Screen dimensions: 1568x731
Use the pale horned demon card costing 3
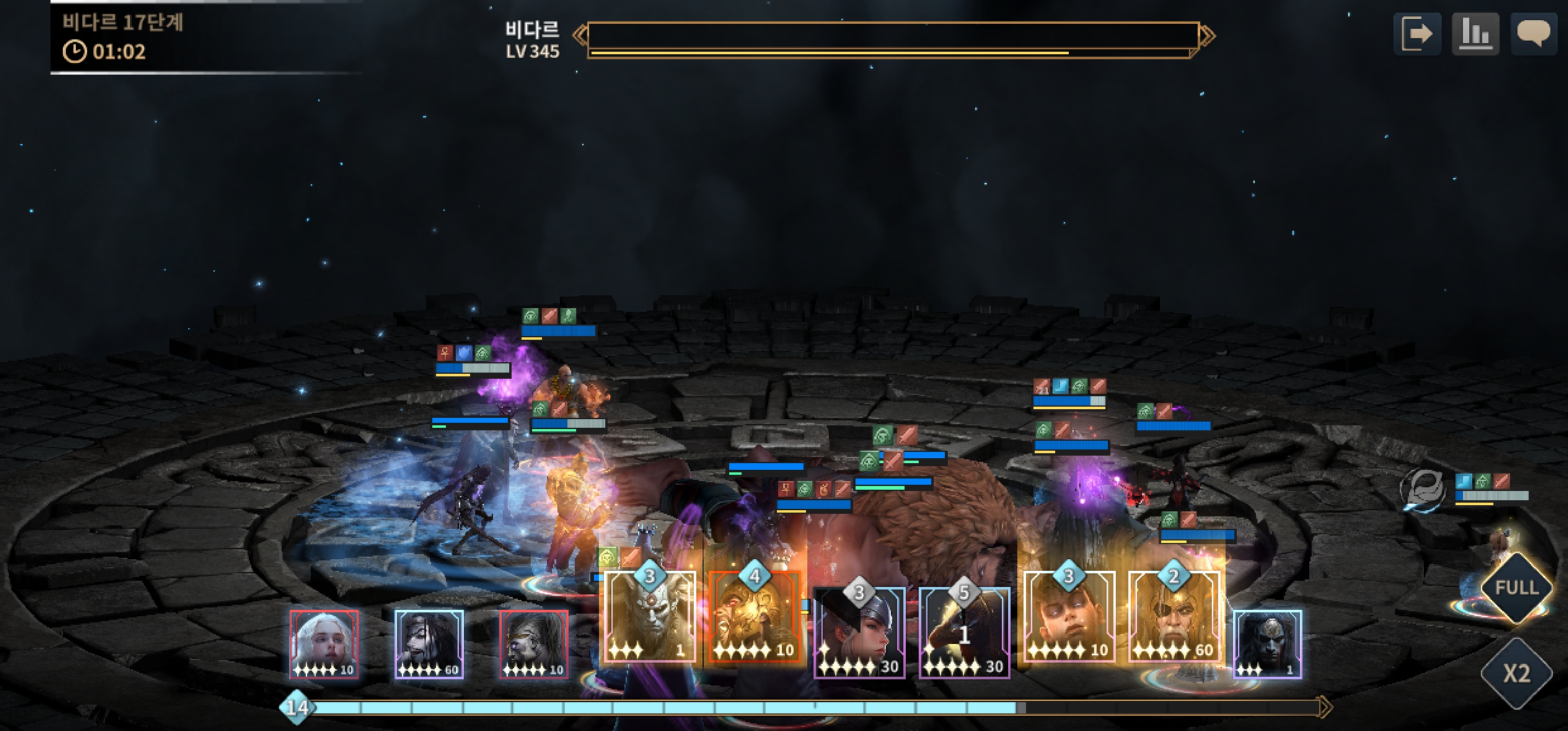point(649,618)
